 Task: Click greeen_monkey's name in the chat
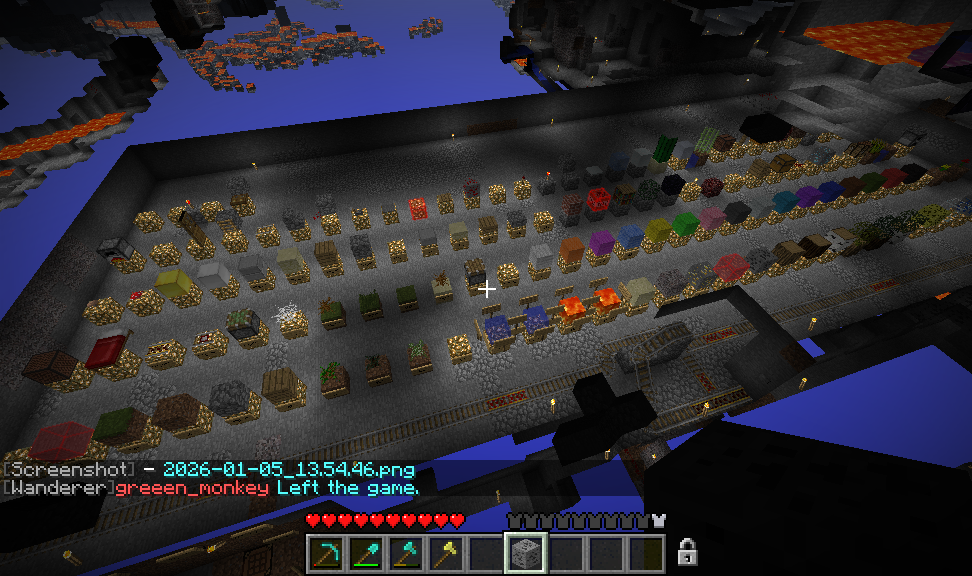click(x=192, y=487)
